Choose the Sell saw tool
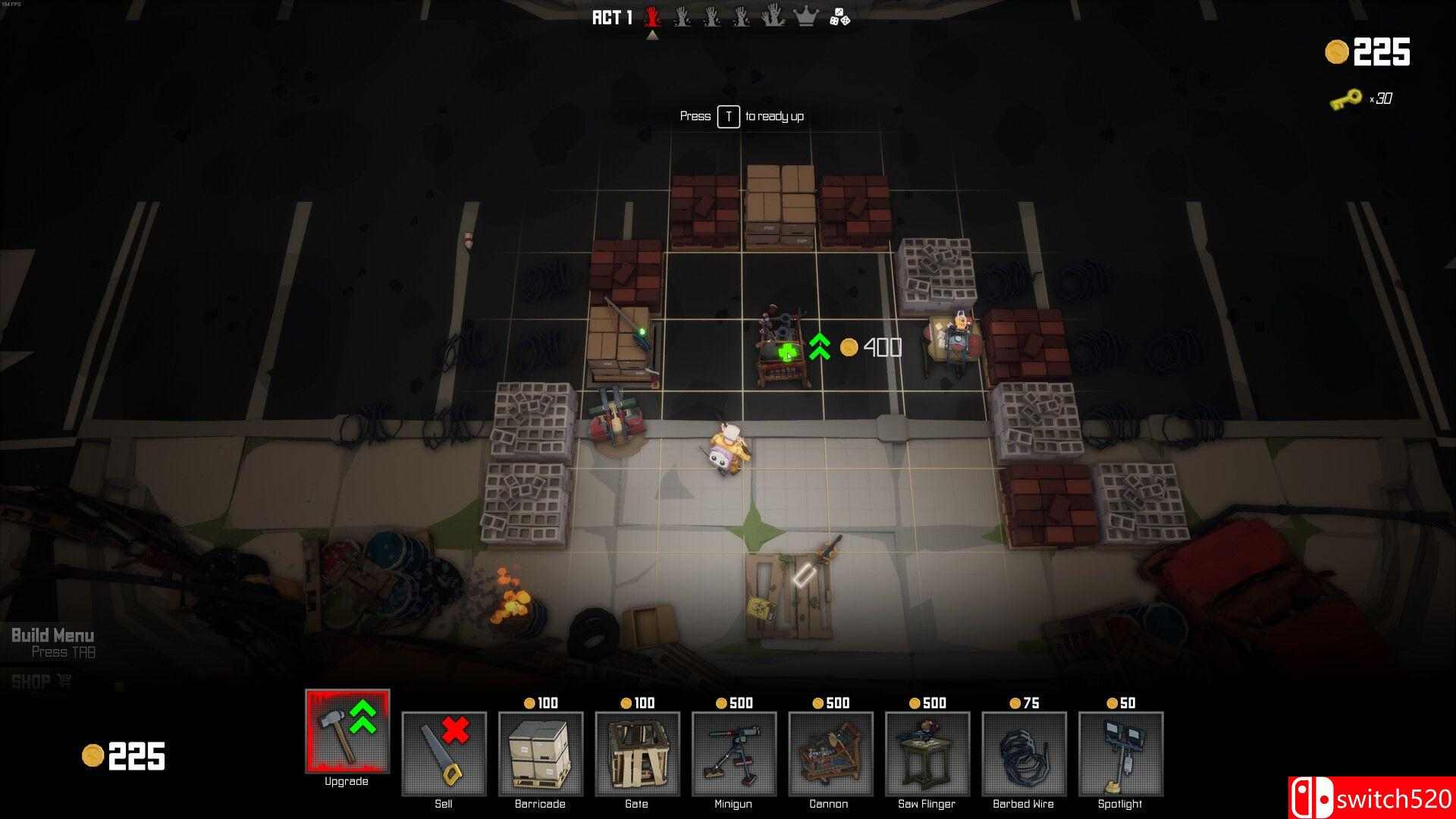The height and width of the screenshot is (819, 1456). tap(444, 754)
